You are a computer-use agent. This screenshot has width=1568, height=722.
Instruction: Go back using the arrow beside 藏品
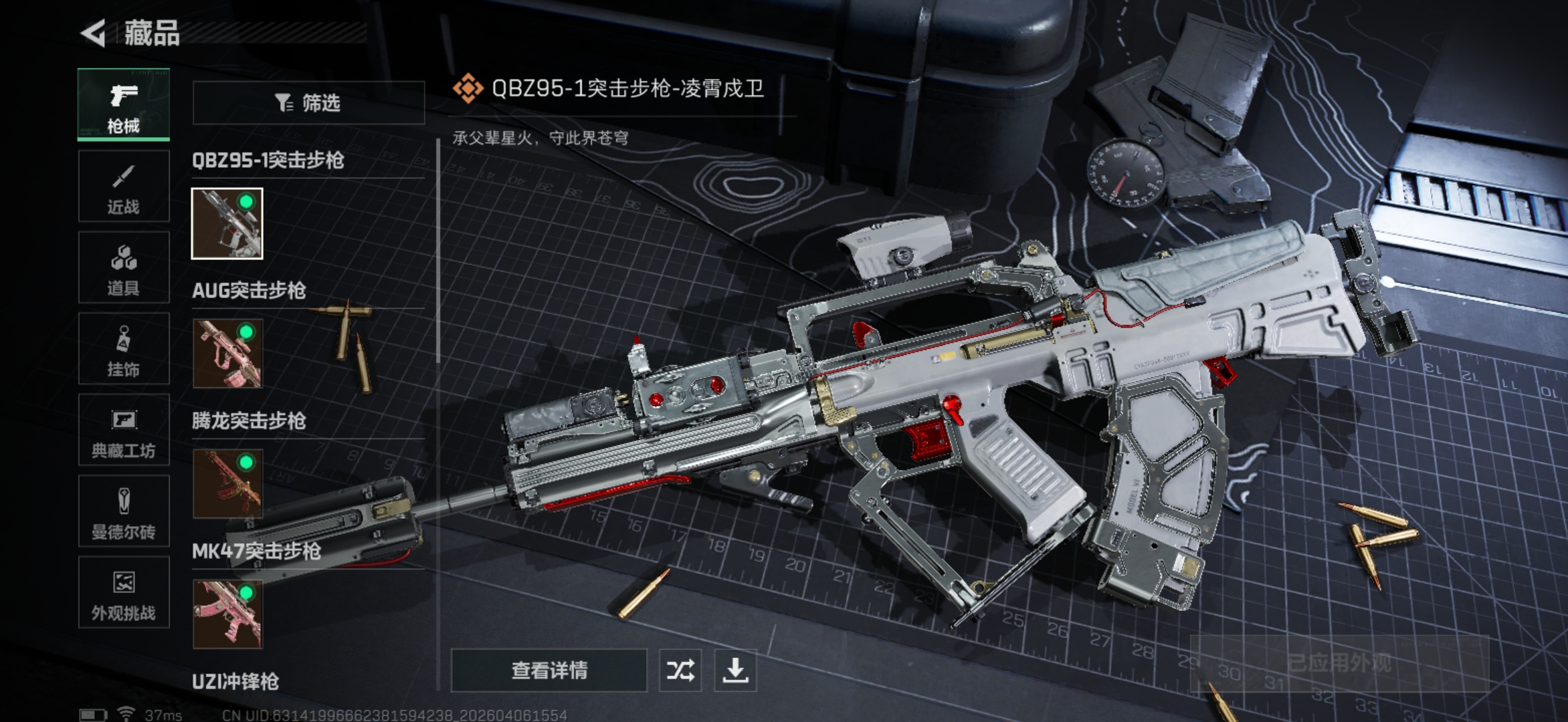94,33
